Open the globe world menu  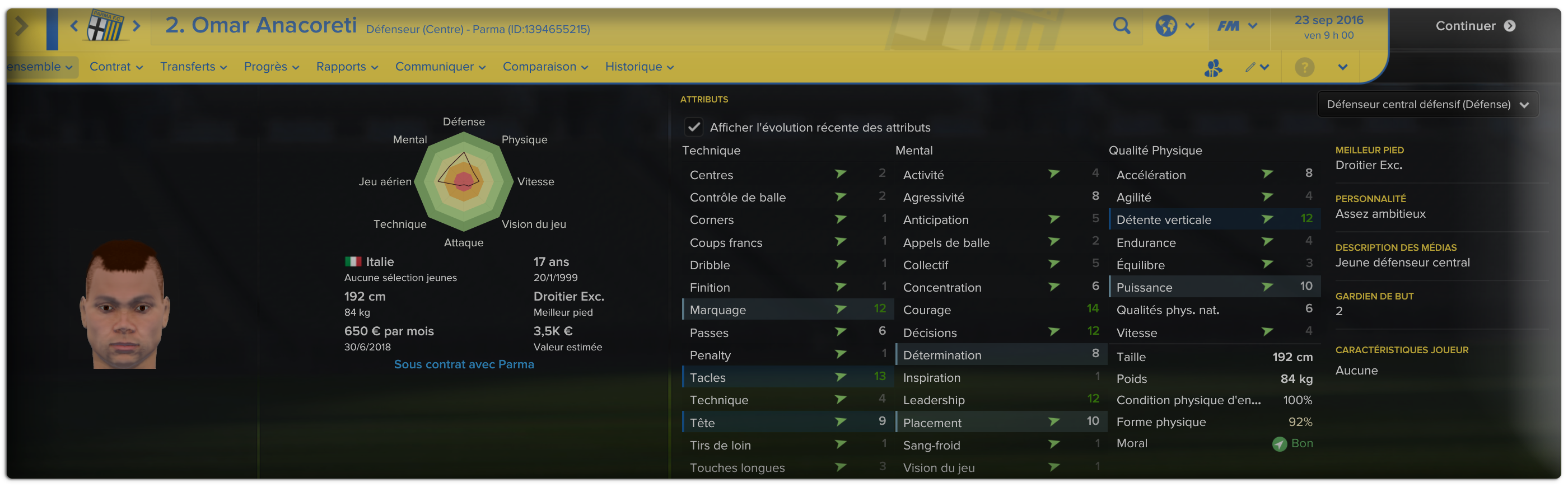1174,26
